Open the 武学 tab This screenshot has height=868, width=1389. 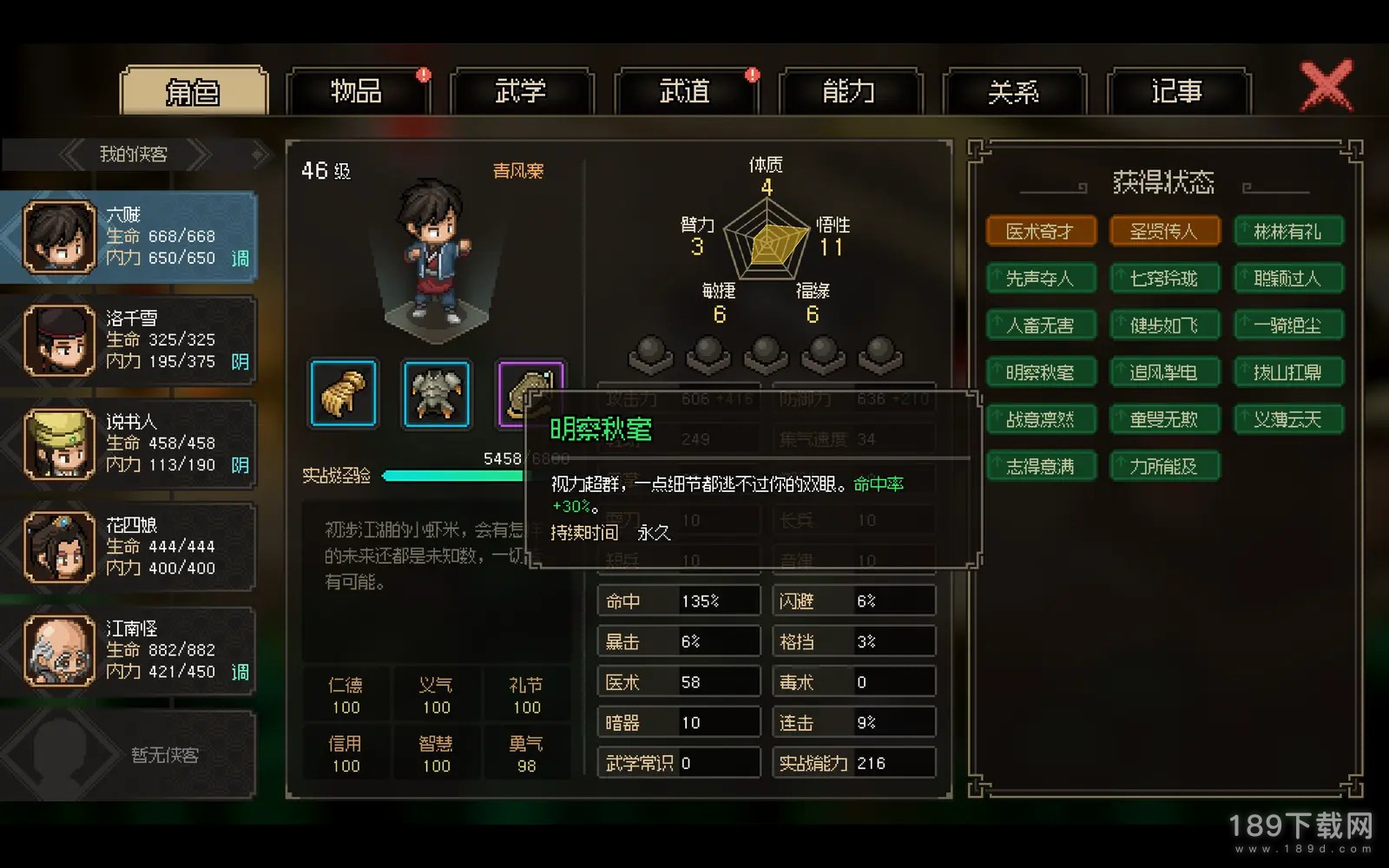pos(521,91)
